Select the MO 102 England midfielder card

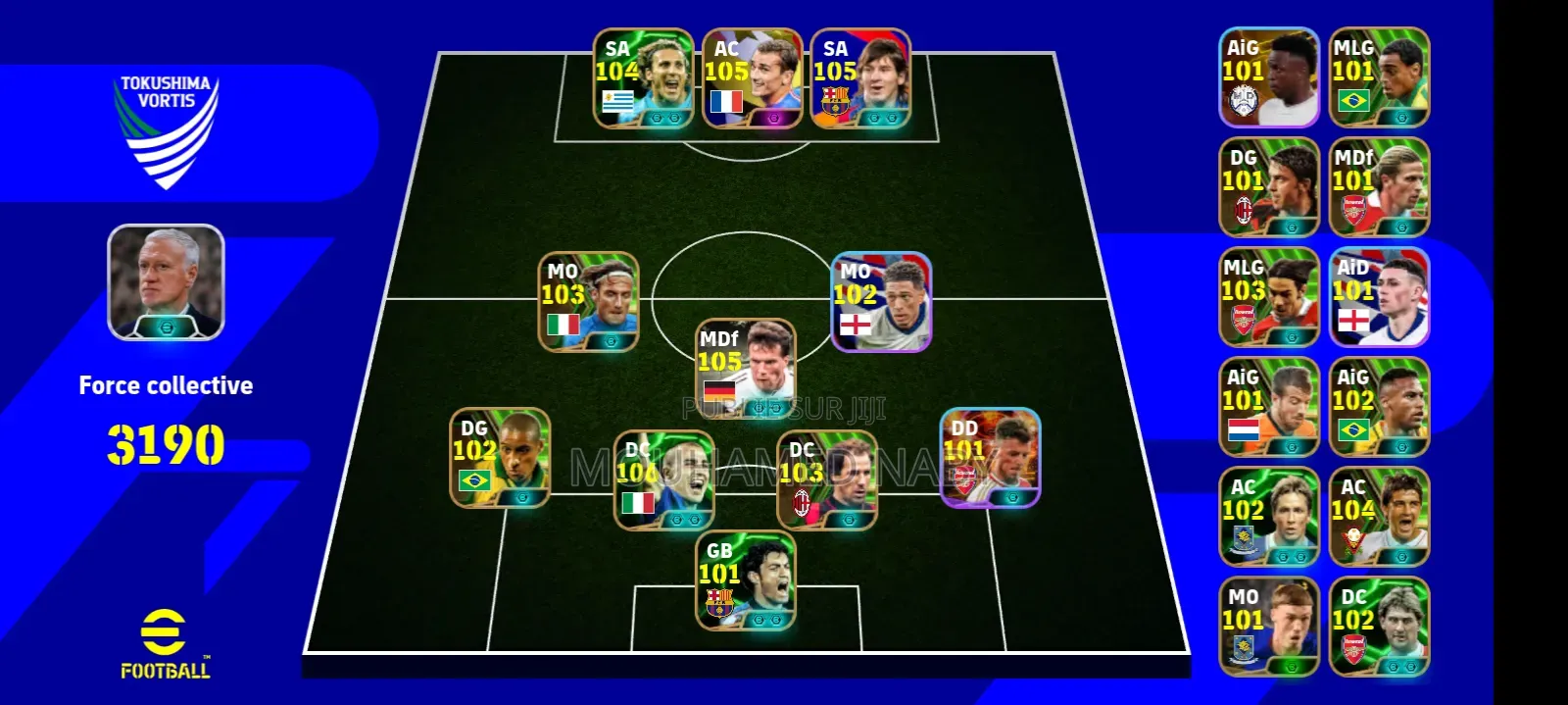[881, 302]
